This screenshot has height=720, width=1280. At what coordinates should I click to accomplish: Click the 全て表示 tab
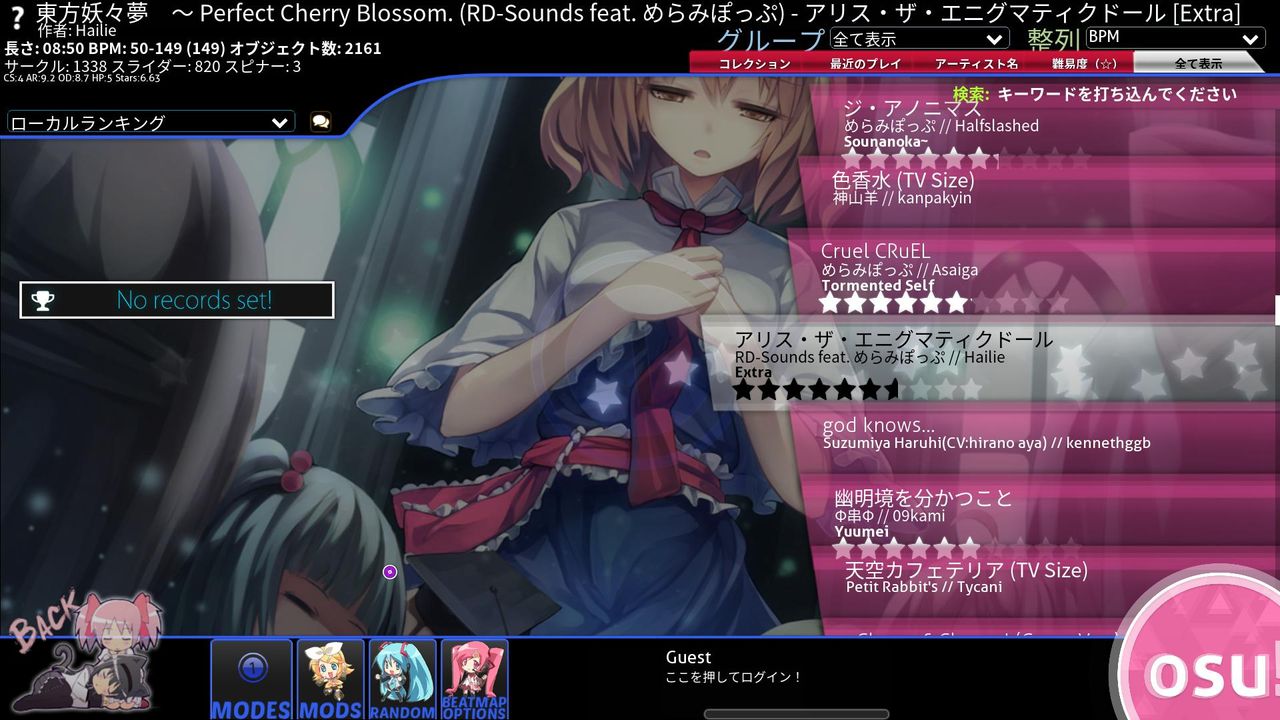[x=1197, y=62]
